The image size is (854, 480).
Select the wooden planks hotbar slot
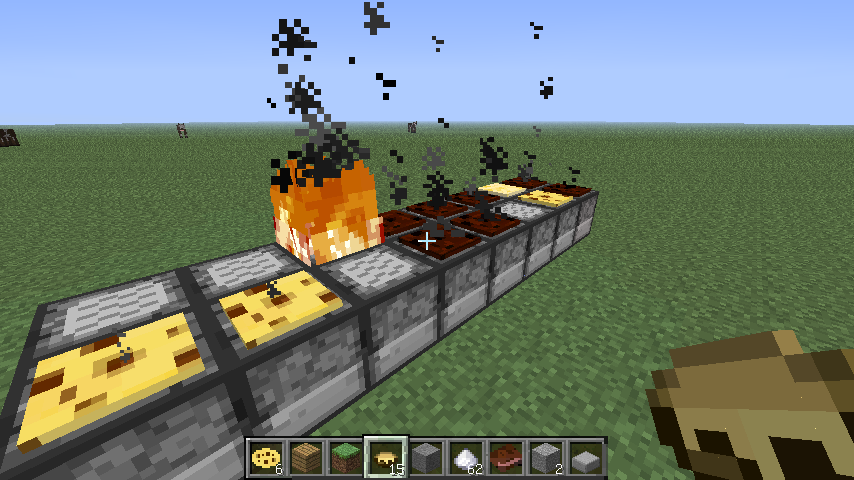[x=306, y=458]
